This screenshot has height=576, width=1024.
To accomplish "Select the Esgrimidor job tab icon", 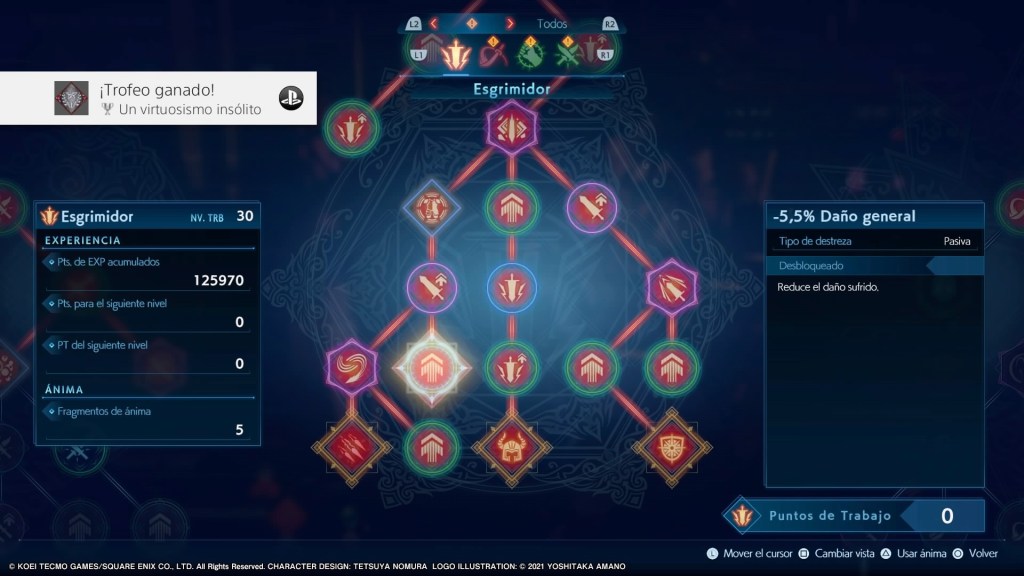I will click(457, 52).
